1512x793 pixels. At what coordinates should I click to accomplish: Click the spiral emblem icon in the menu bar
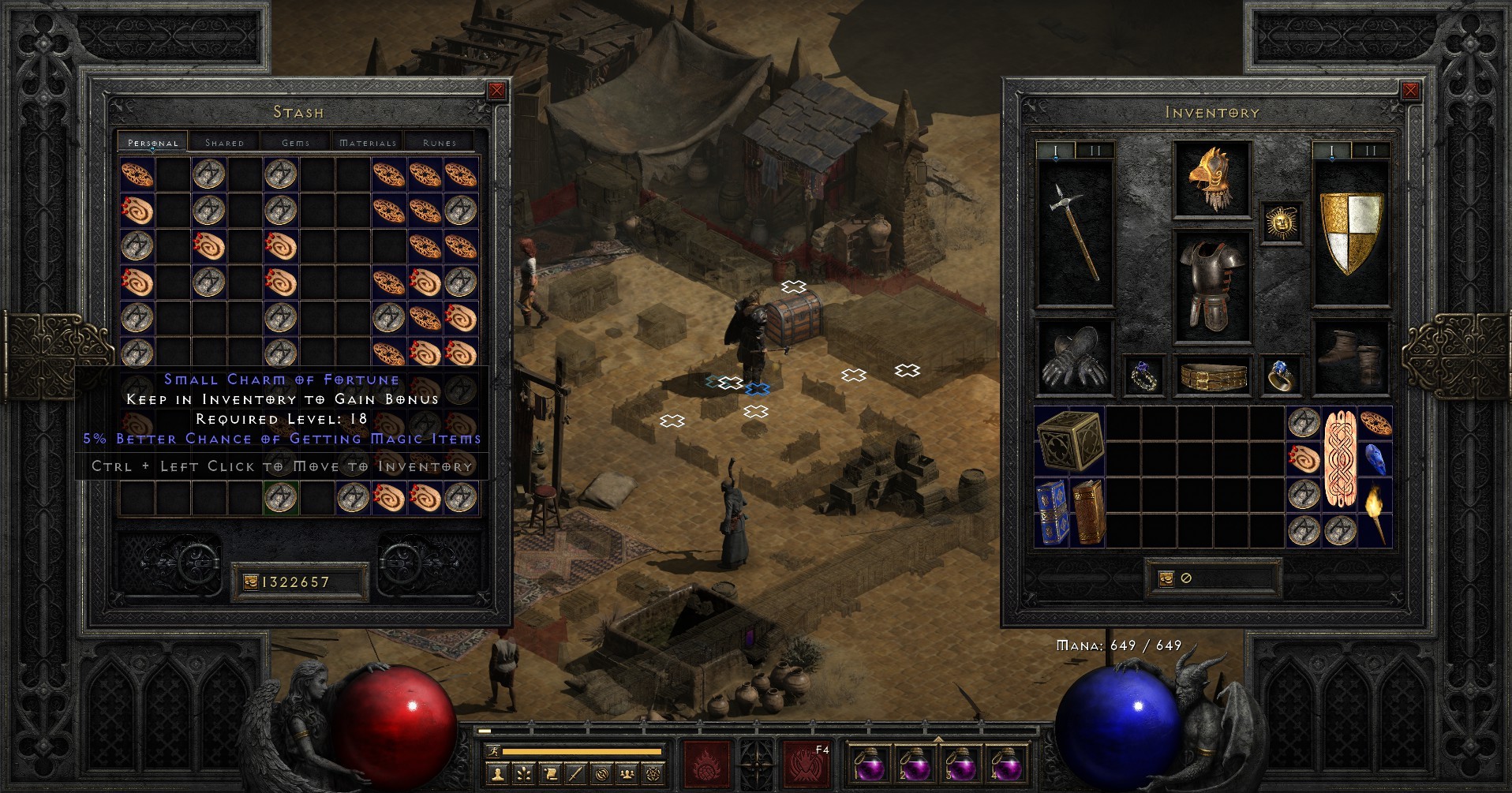pyautogui.click(x=602, y=774)
